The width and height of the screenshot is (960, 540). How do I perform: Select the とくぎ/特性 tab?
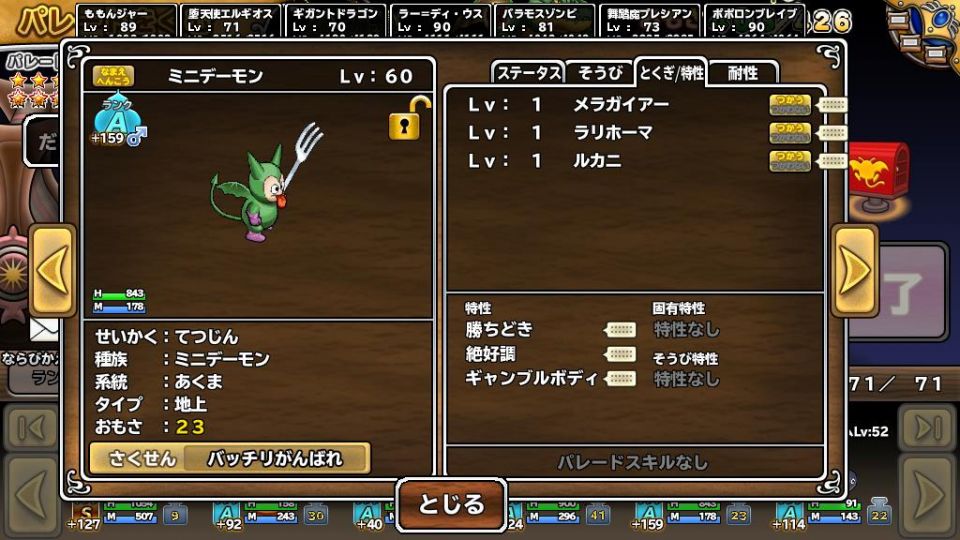pyautogui.click(x=671, y=73)
